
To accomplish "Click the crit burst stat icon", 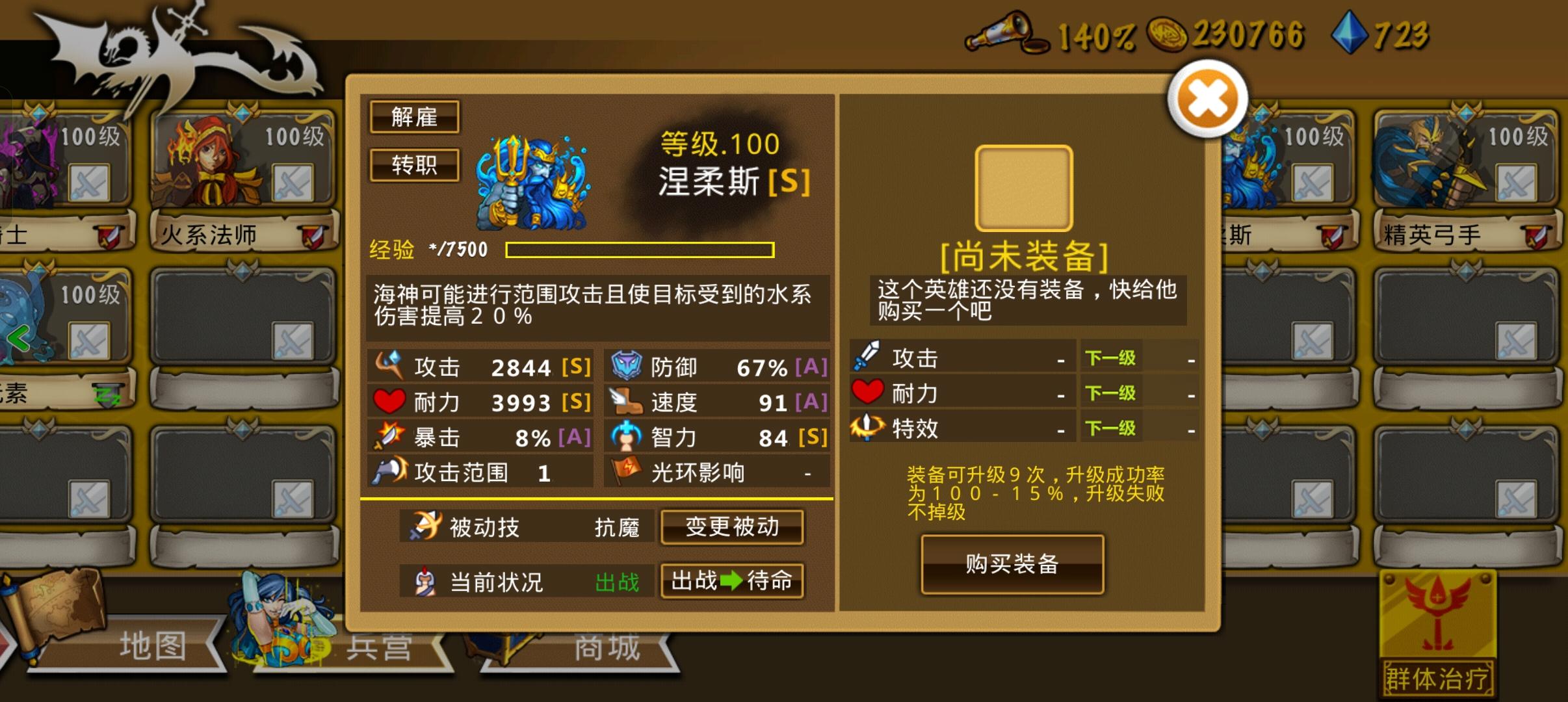I will 389,437.
